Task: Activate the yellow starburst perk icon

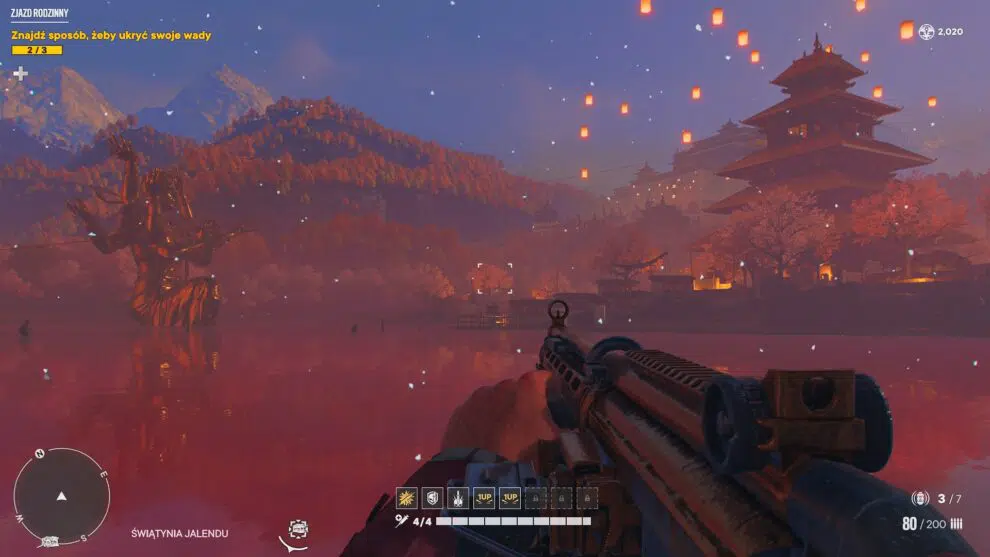Action: pos(406,497)
